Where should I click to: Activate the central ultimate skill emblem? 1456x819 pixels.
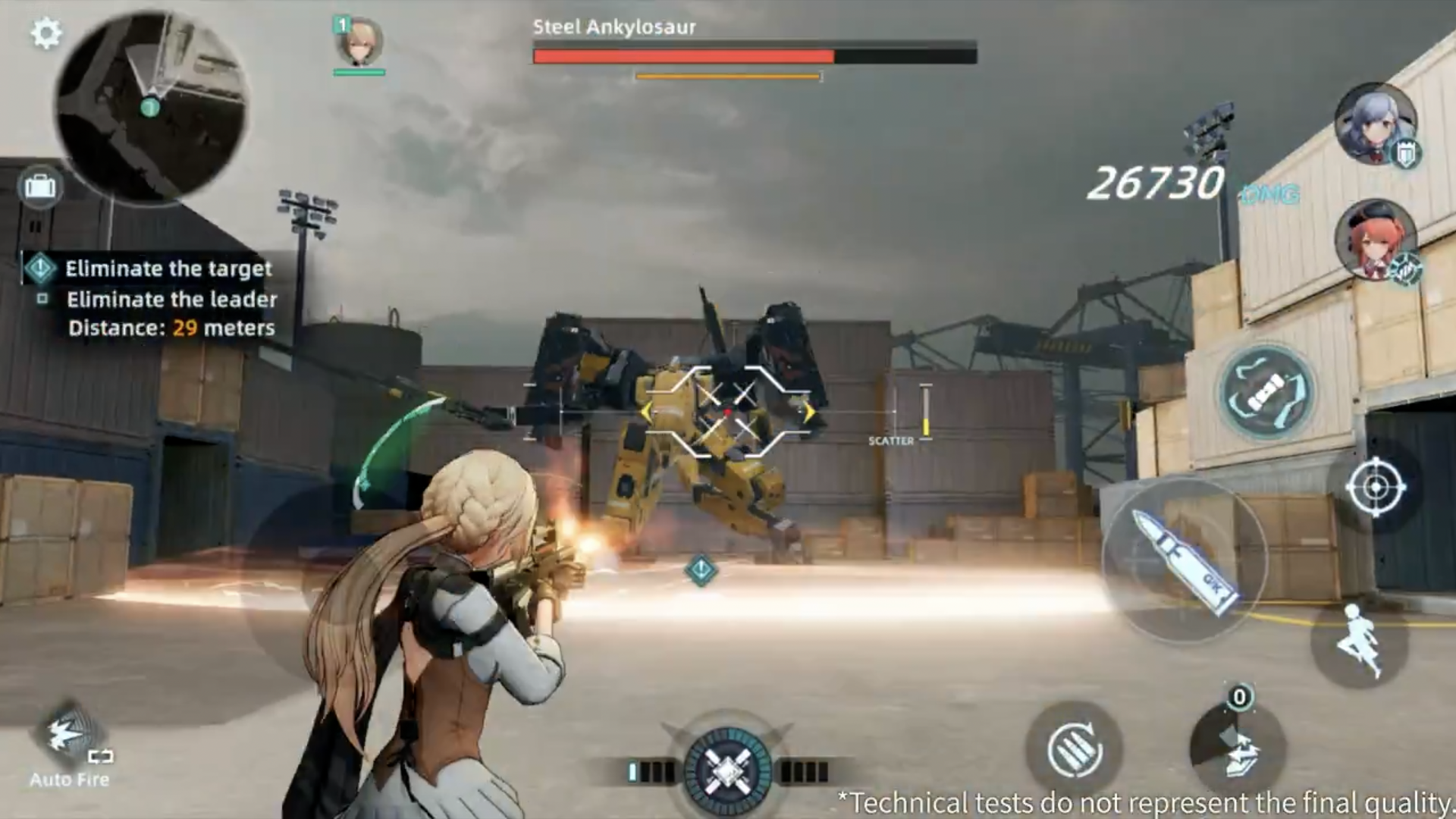click(x=727, y=770)
